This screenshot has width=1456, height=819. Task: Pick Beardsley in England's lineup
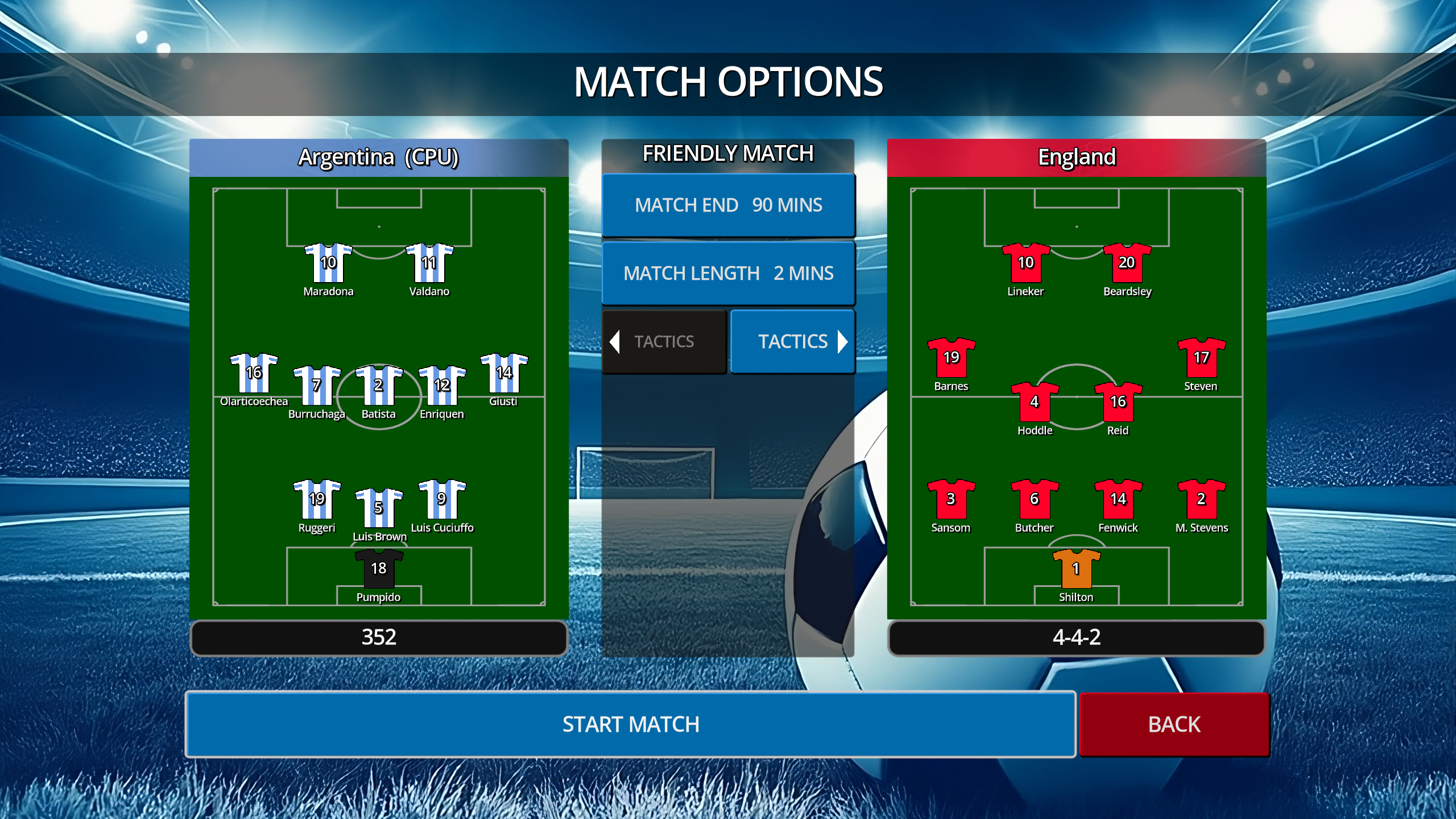1127,263
